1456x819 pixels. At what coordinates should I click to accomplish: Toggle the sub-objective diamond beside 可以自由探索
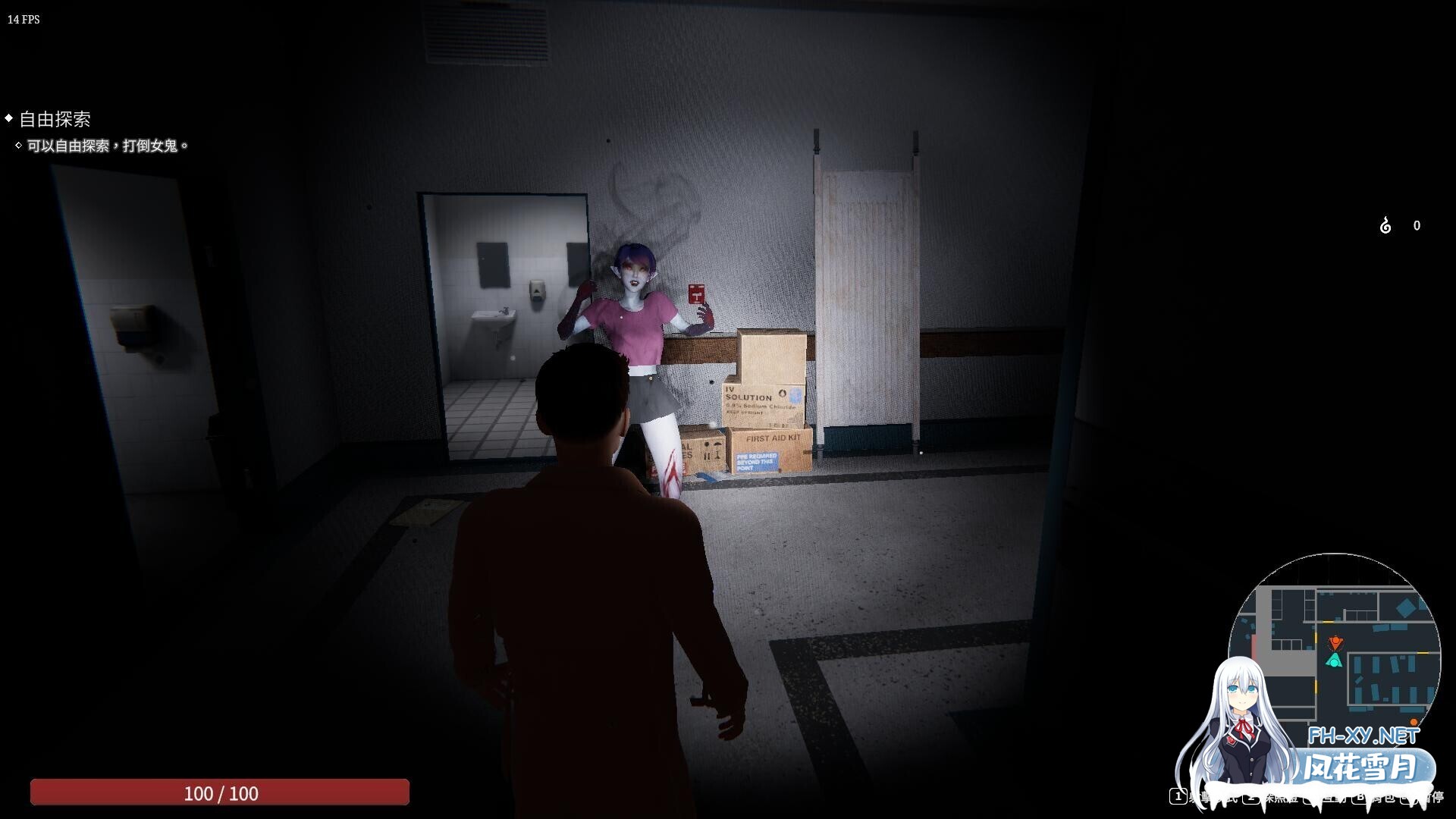[x=18, y=145]
